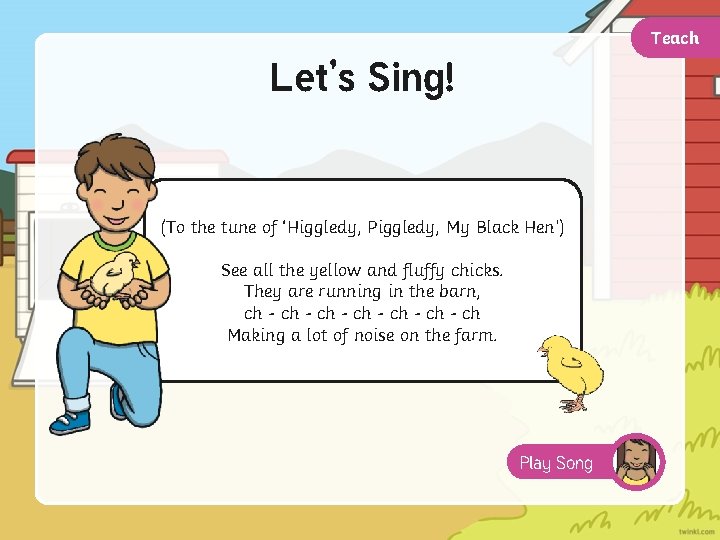Click the Play Song button
This screenshot has width=720, height=540.
click(x=558, y=462)
